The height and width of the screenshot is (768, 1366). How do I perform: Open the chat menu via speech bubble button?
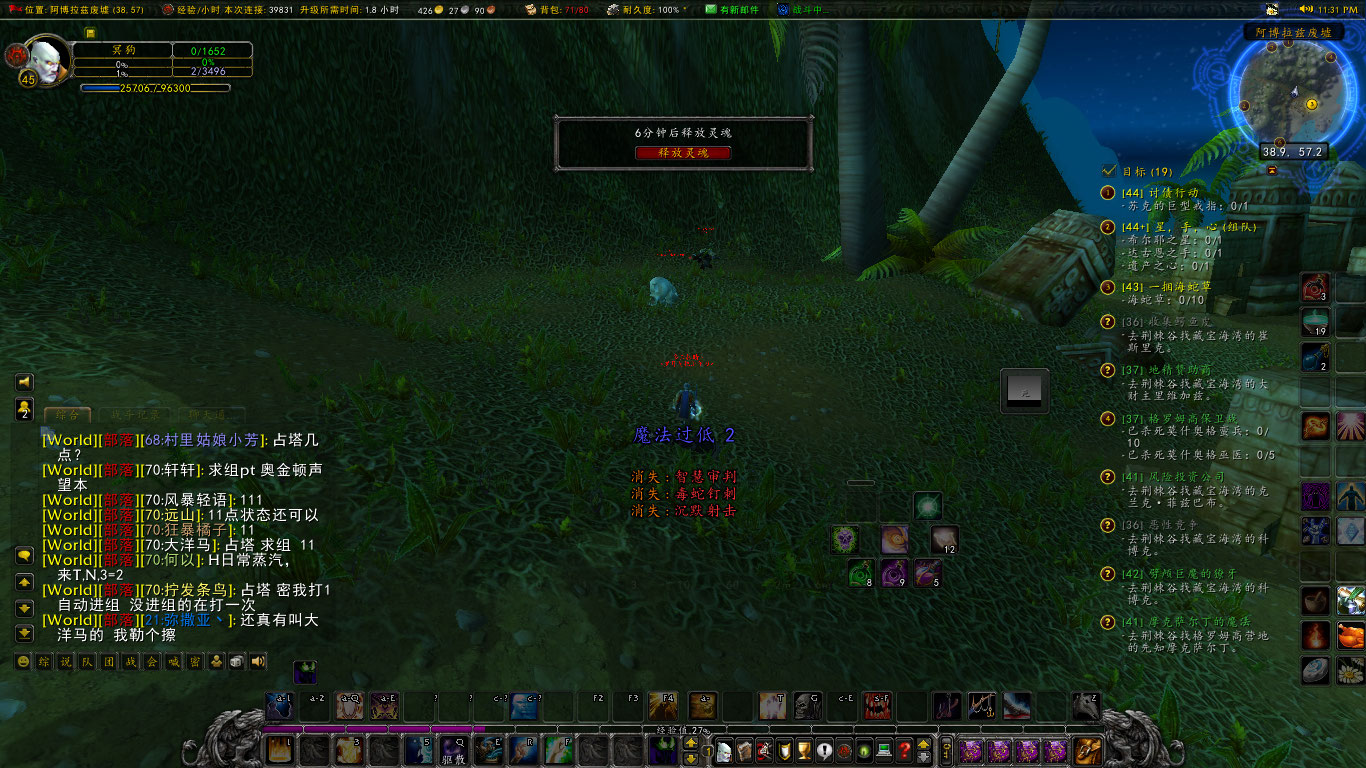[x=24, y=556]
